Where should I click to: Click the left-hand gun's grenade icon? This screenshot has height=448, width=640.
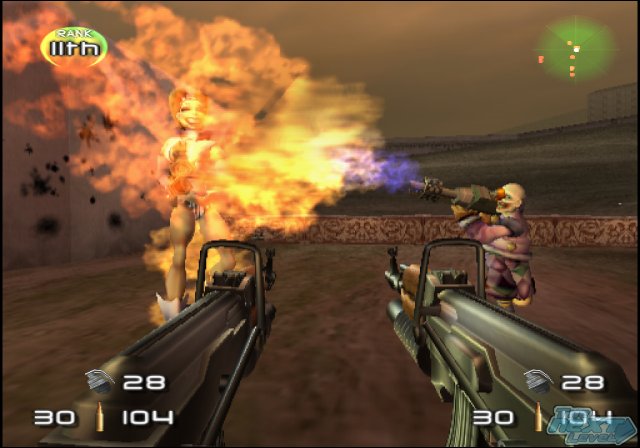pyautogui.click(x=102, y=380)
